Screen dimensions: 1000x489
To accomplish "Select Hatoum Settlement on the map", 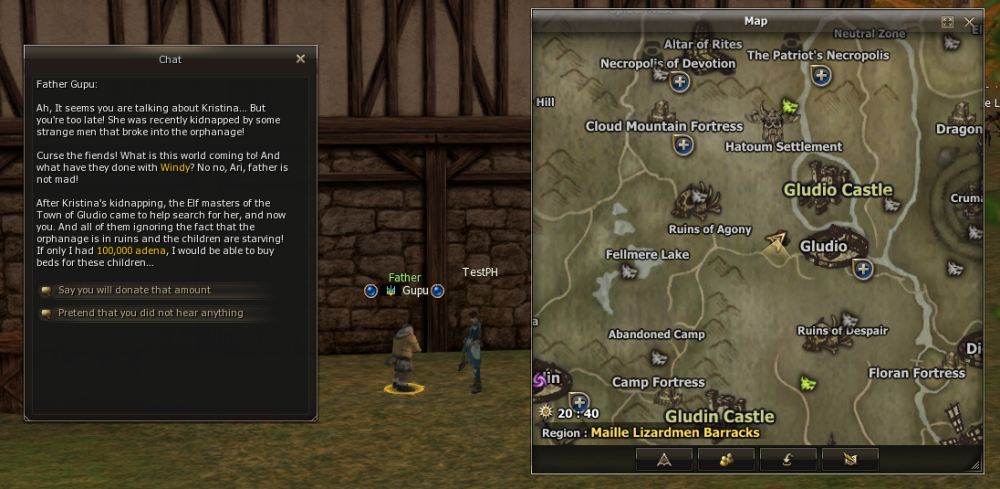I will [x=783, y=146].
